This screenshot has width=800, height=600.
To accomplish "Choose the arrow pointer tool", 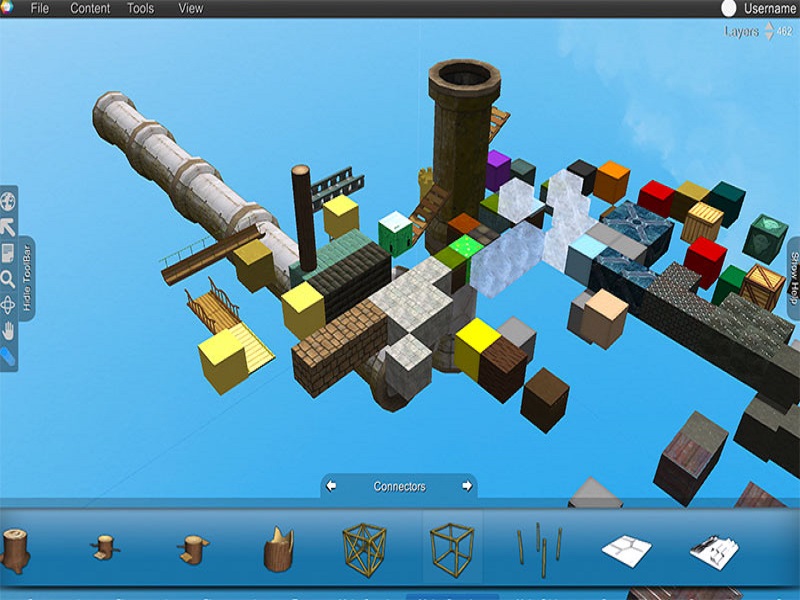I will pos(7,227).
